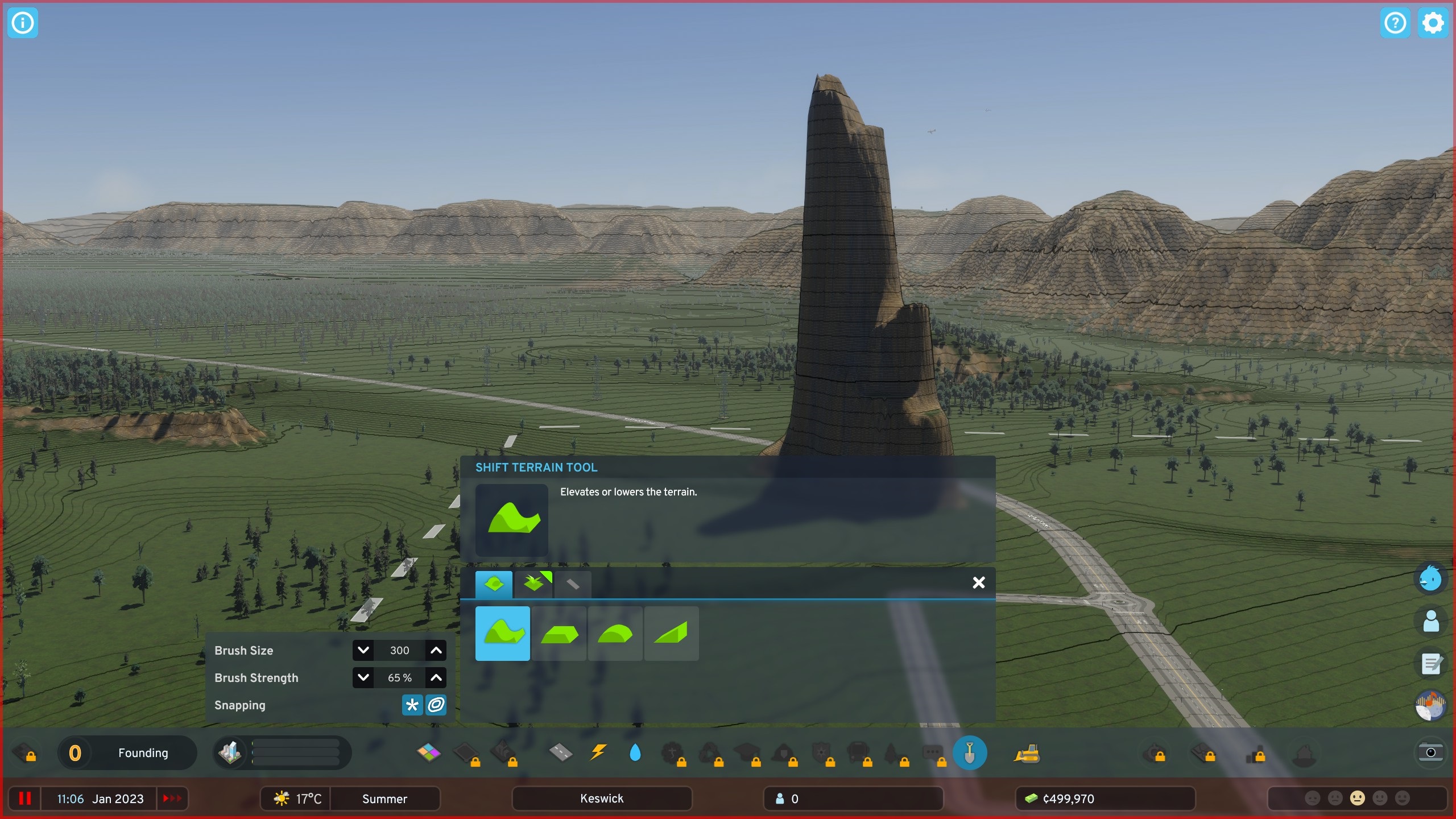Toggle angle snapping with the asterisk button
Image resolution: width=1456 pixels, height=819 pixels.
click(411, 705)
